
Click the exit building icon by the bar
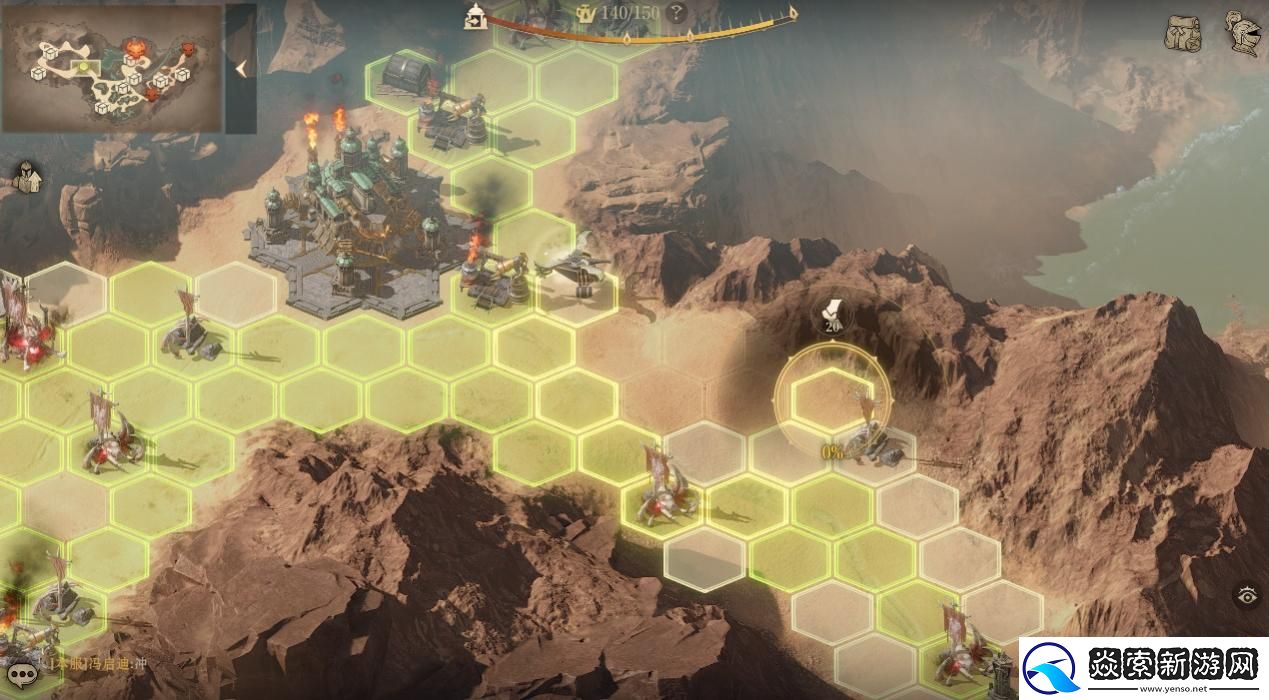(x=474, y=15)
